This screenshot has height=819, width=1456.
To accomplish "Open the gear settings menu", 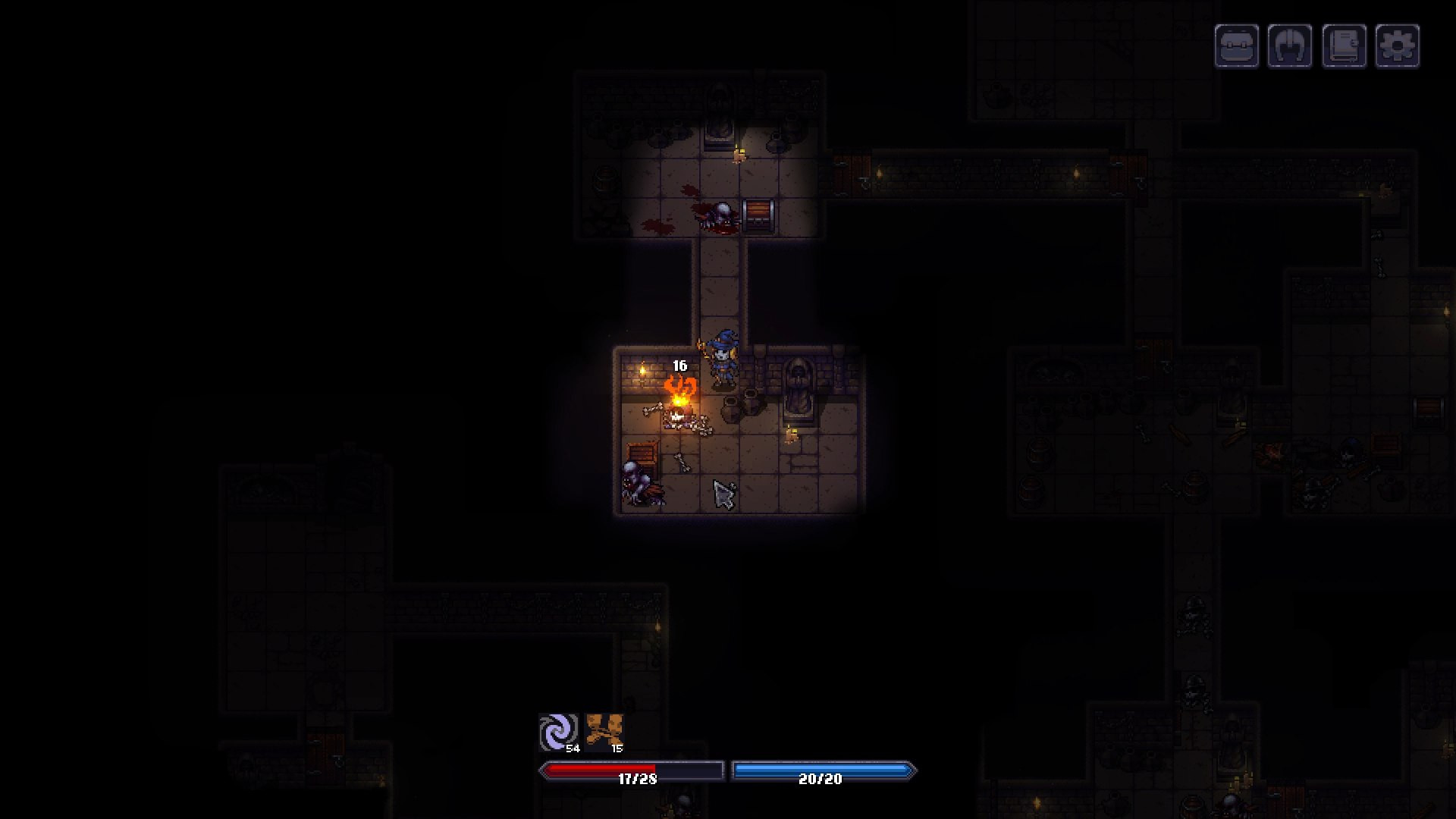I will coord(1397,46).
